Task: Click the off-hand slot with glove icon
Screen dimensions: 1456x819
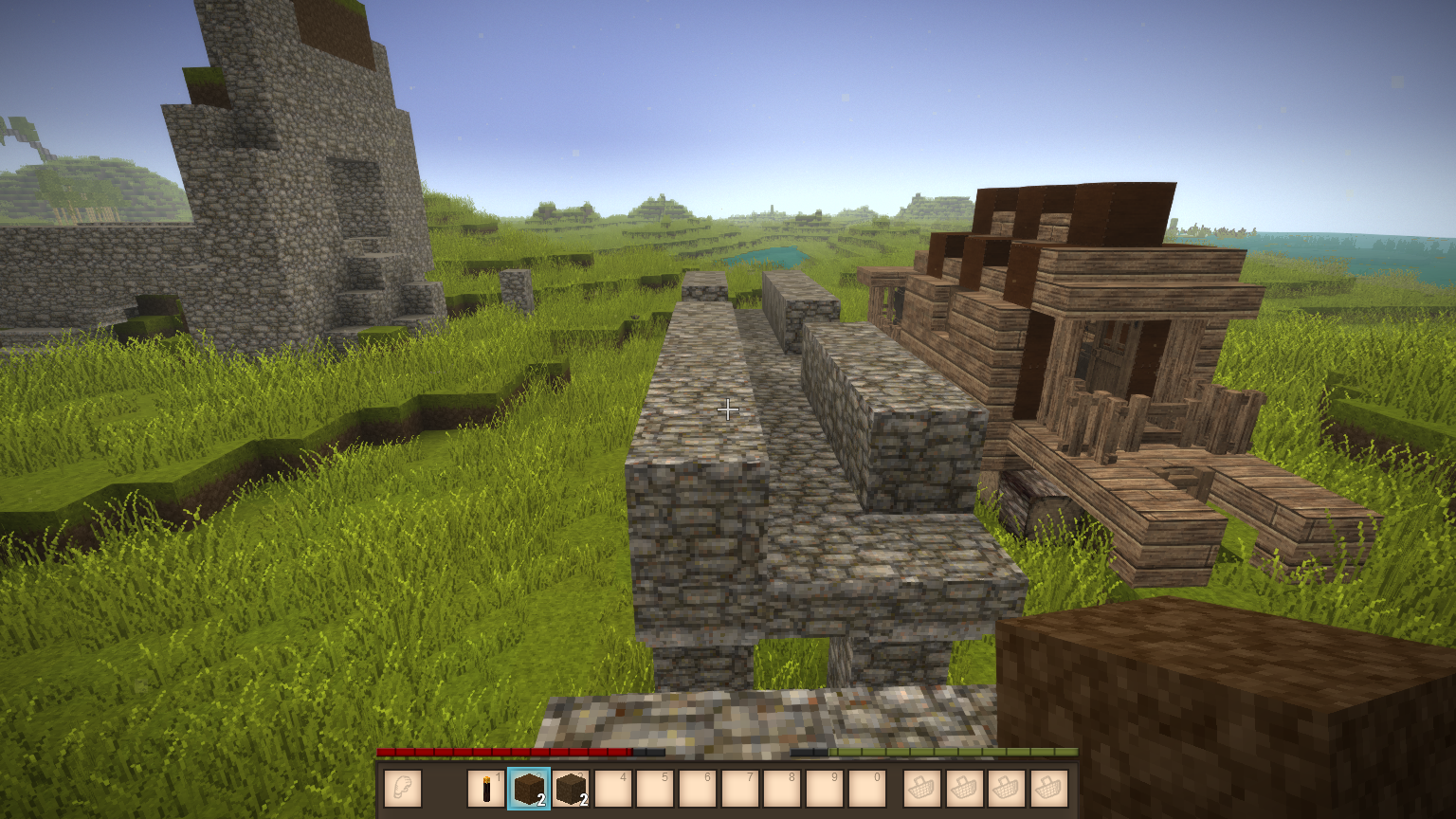Action: click(x=403, y=789)
